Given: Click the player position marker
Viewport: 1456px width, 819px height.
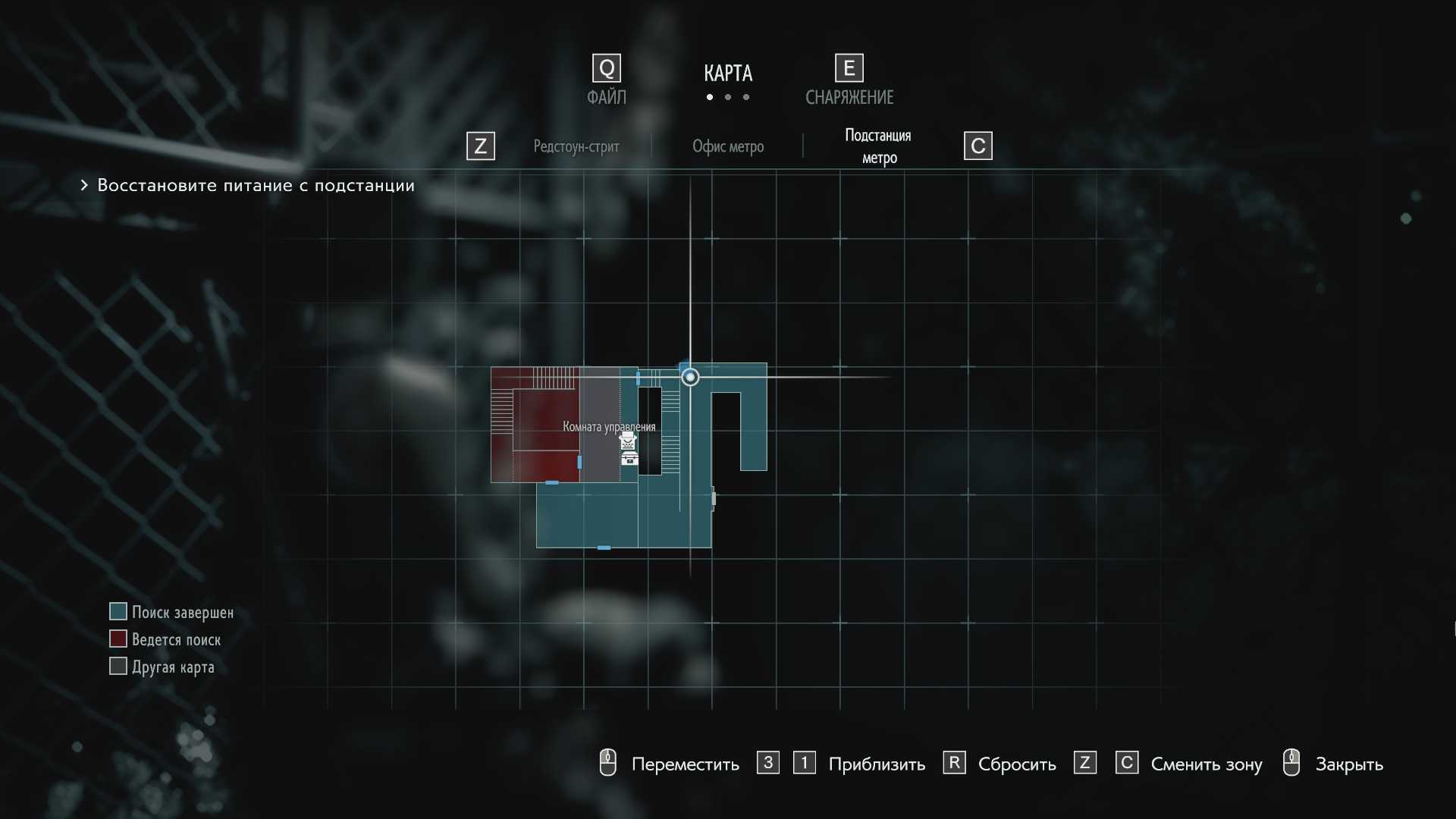Looking at the screenshot, I should click(x=690, y=377).
